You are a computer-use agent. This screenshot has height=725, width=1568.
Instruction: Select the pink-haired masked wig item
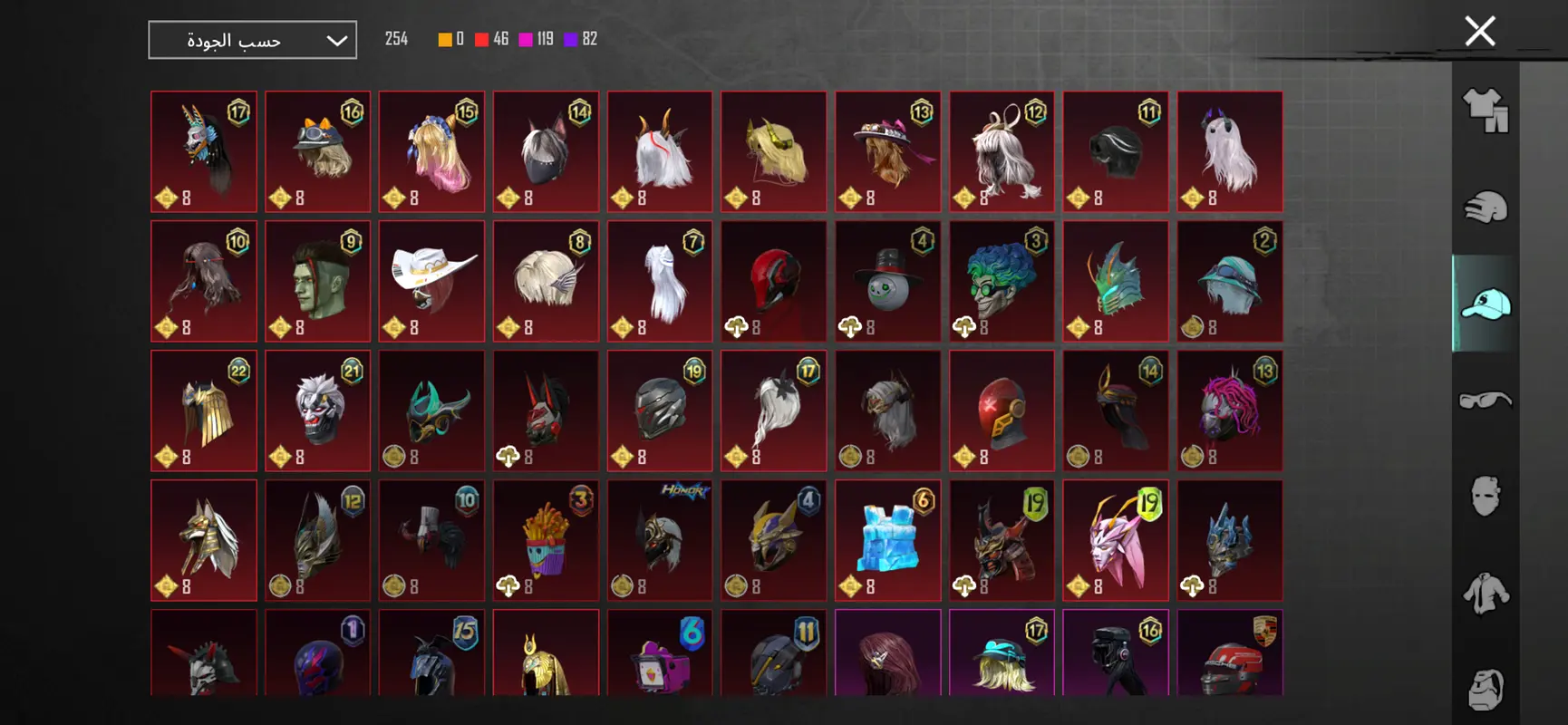pyautogui.click(x=1230, y=411)
